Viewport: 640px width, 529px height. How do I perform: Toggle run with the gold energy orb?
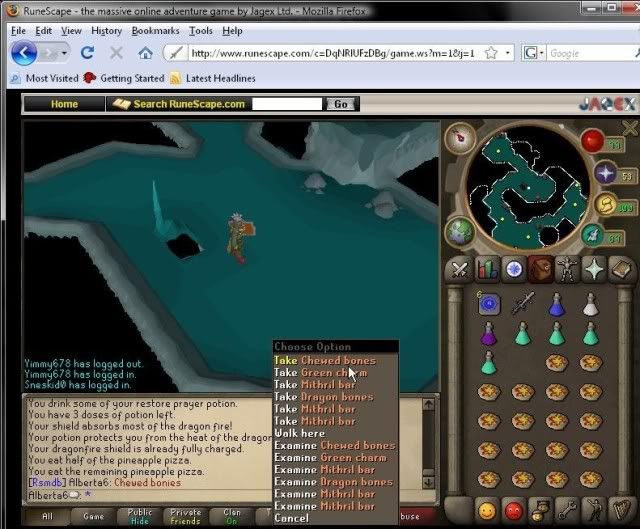click(x=605, y=205)
